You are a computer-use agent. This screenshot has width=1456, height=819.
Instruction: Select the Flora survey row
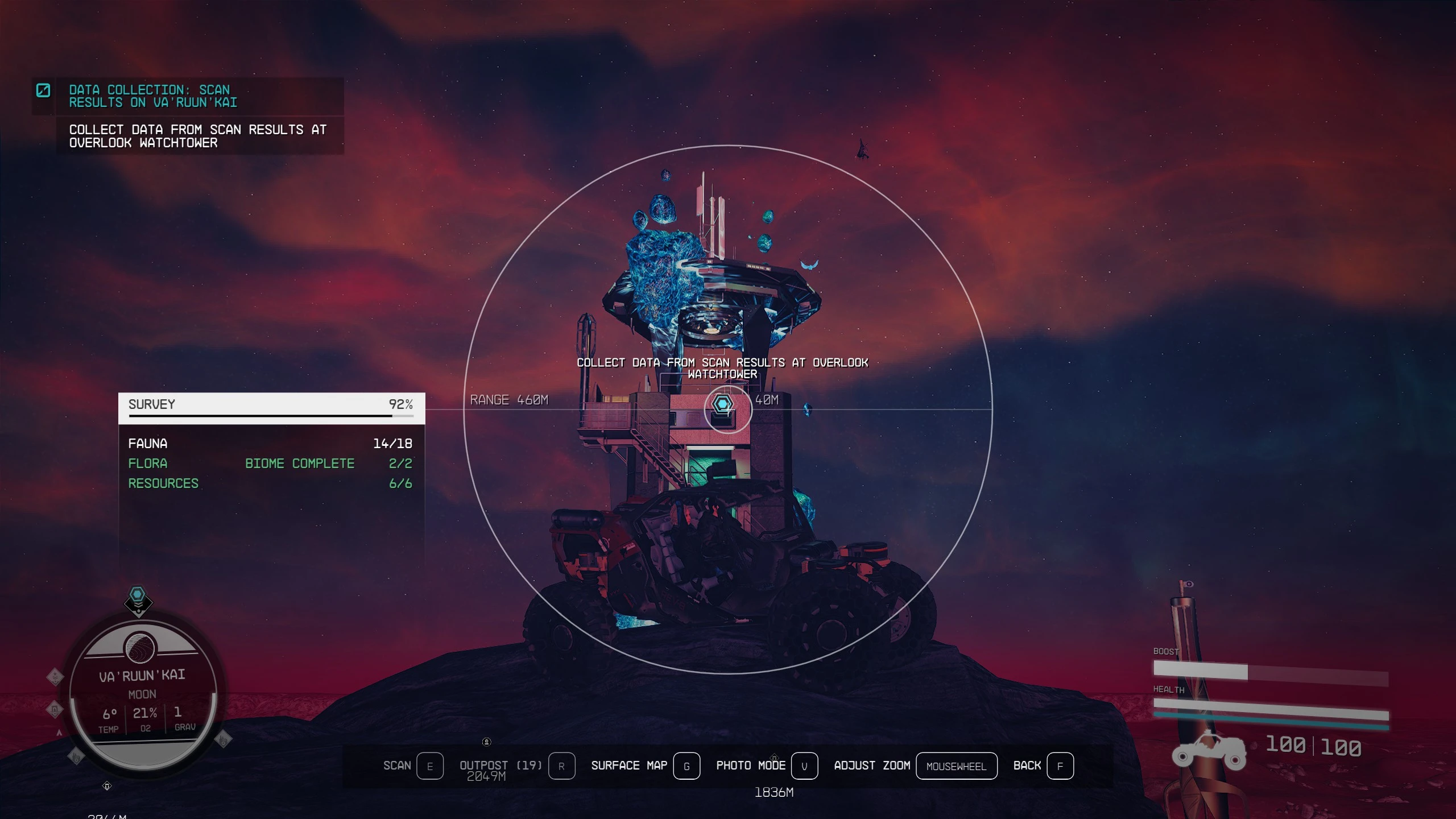[270, 464]
